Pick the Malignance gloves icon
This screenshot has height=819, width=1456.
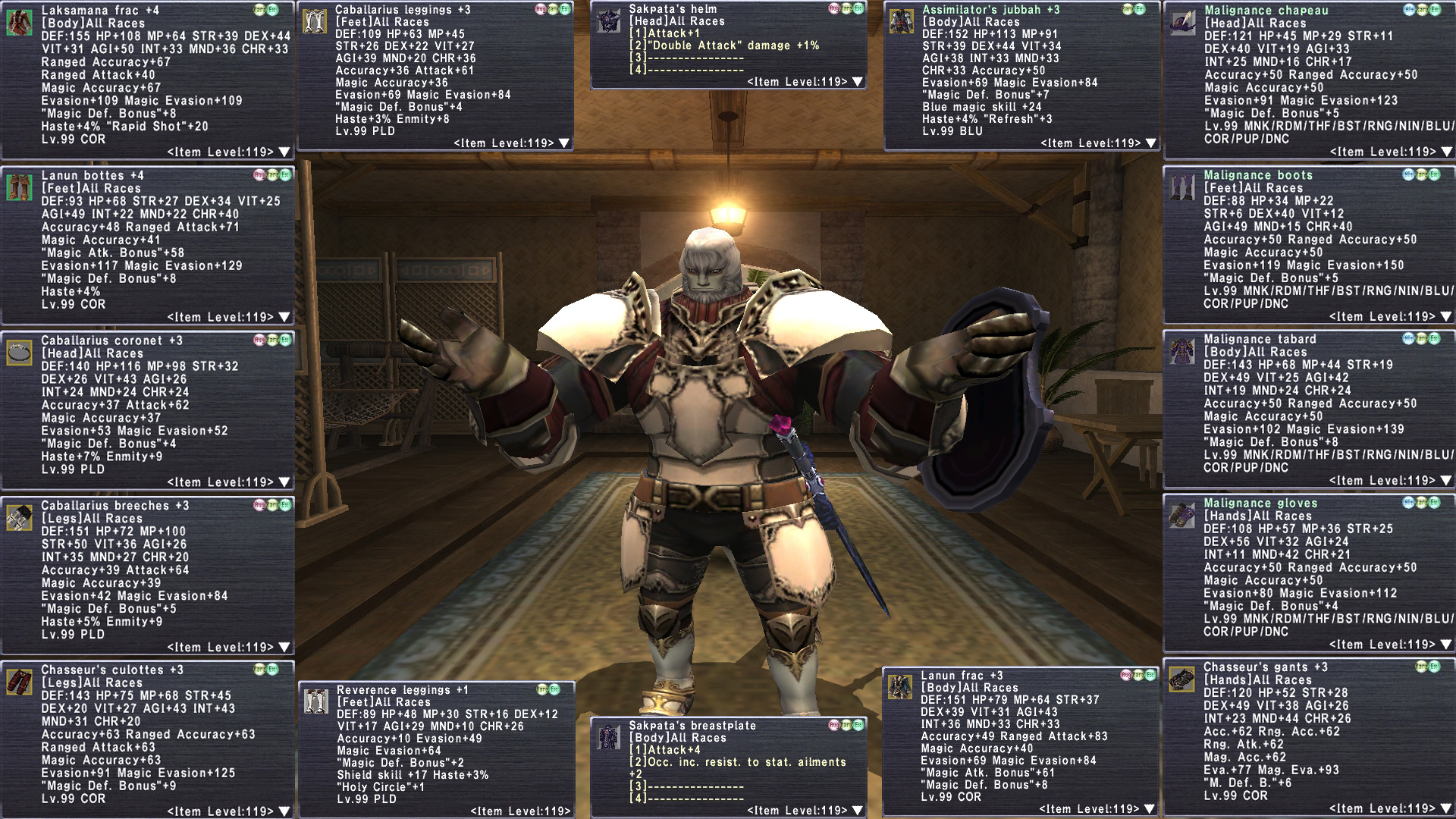1182,515
